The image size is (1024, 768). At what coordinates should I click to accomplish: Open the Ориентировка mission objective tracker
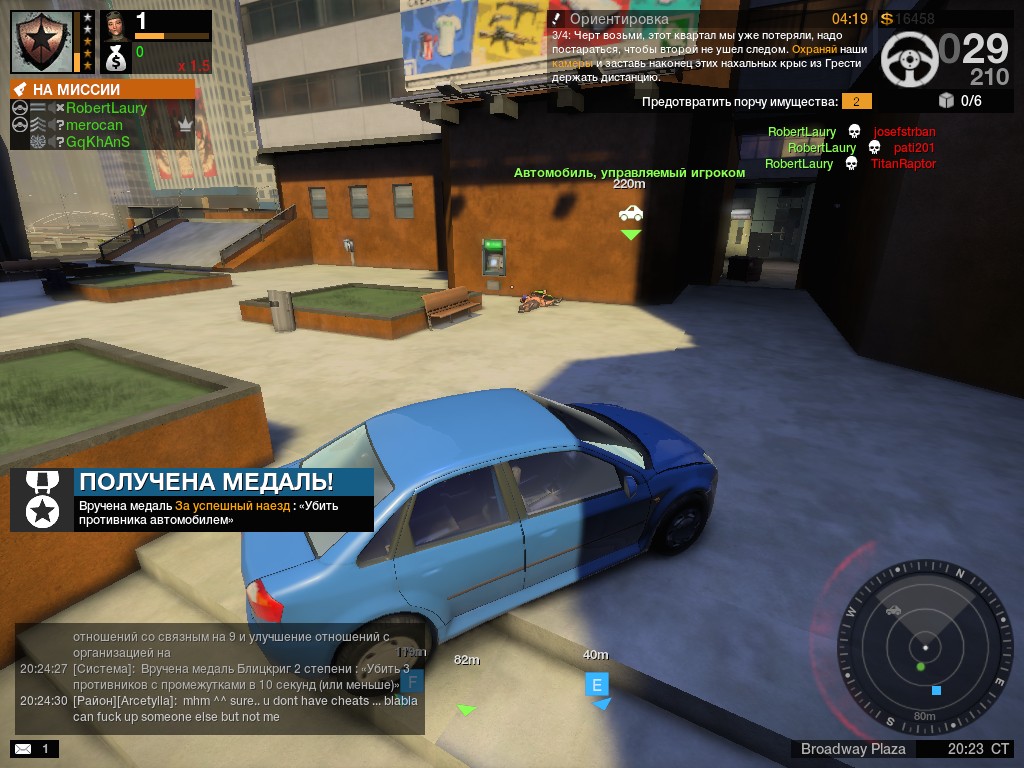coord(618,18)
